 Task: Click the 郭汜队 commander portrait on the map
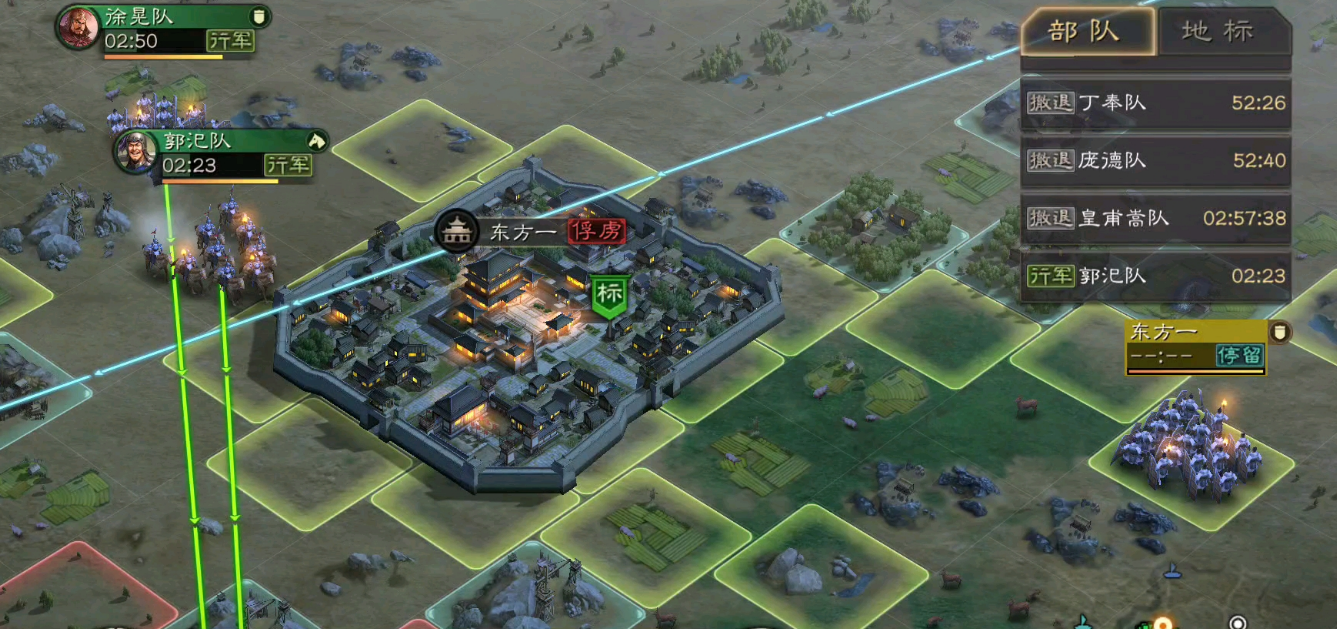click(x=135, y=153)
